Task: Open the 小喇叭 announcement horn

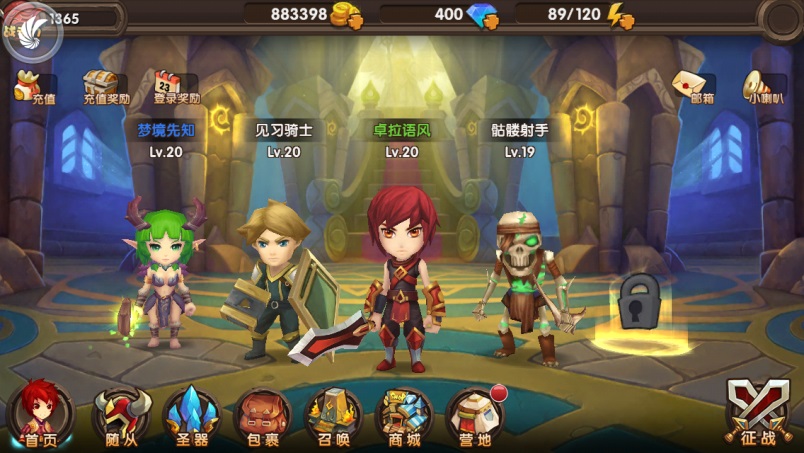Action: 763,86
